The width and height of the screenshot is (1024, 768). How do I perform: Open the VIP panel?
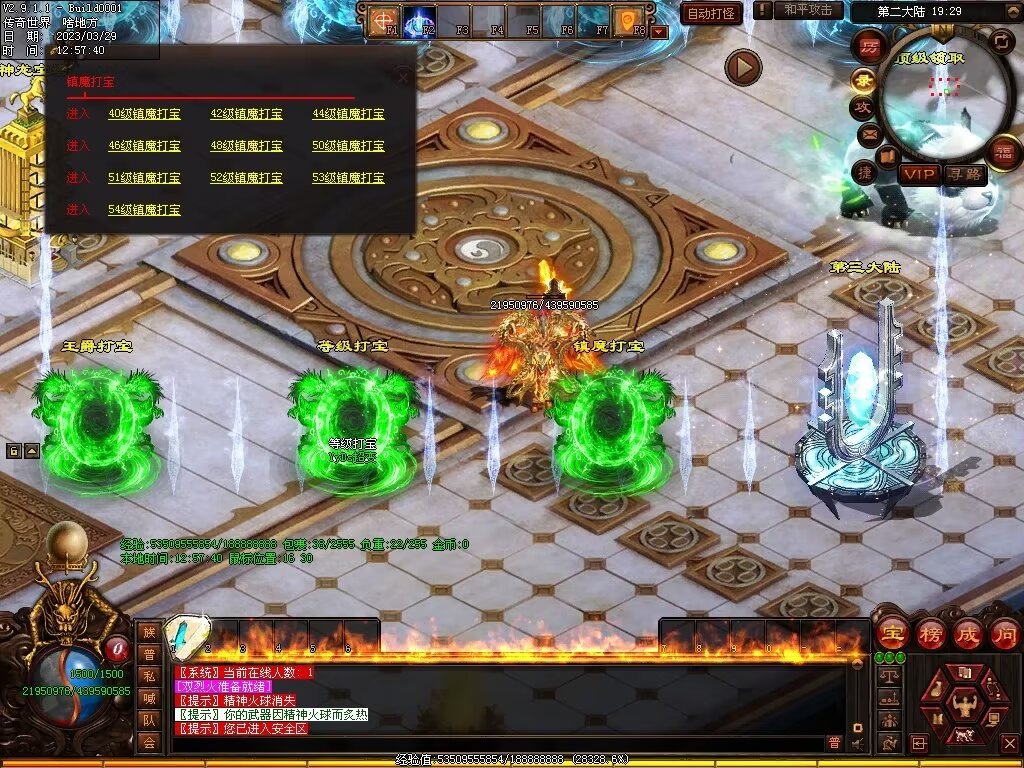(x=919, y=174)
